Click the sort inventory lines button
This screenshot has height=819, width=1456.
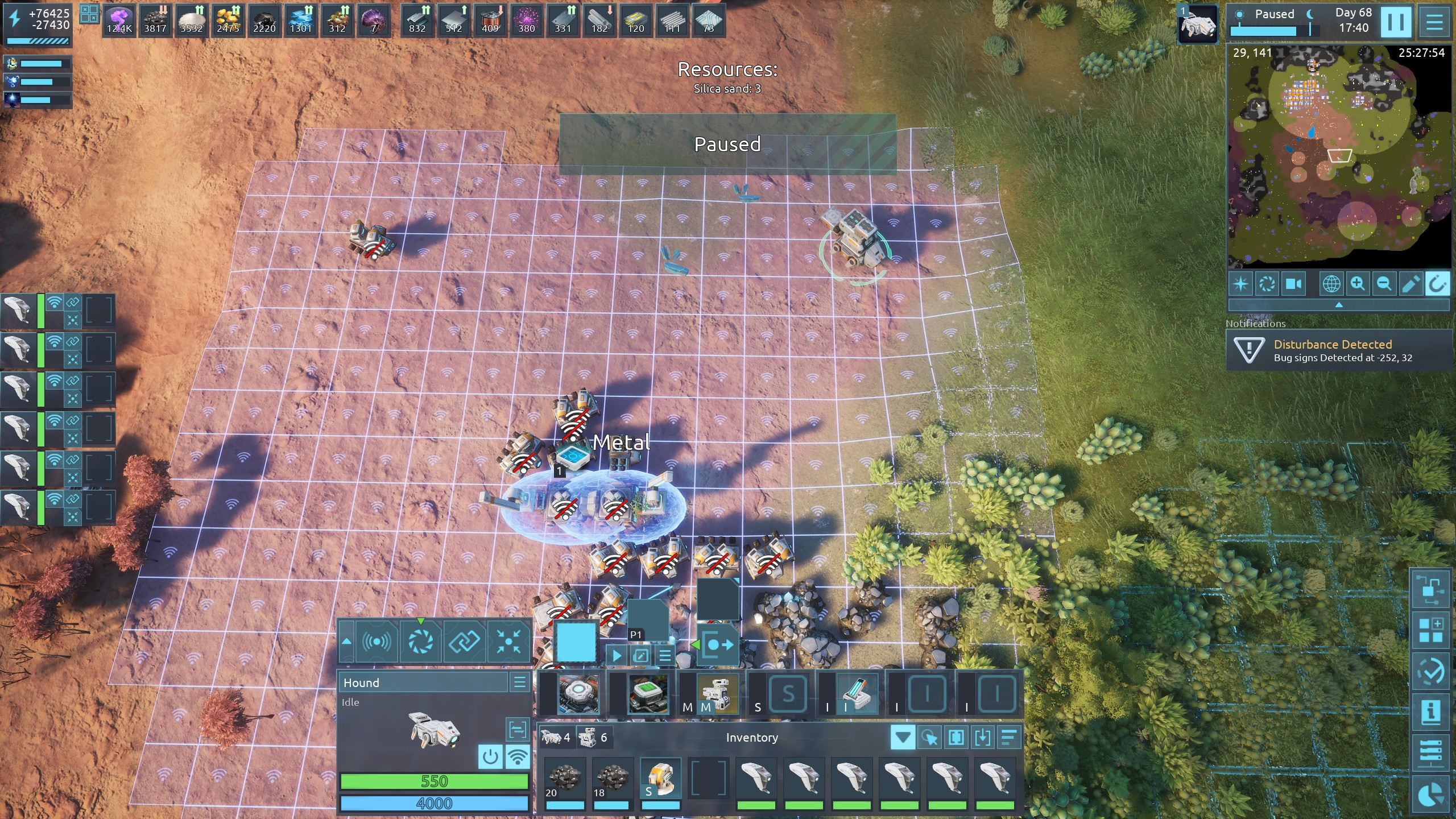coord(1008,738)
